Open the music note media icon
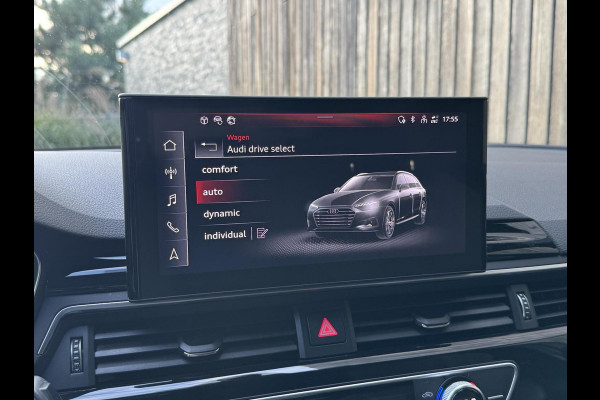 click(172, 200)
